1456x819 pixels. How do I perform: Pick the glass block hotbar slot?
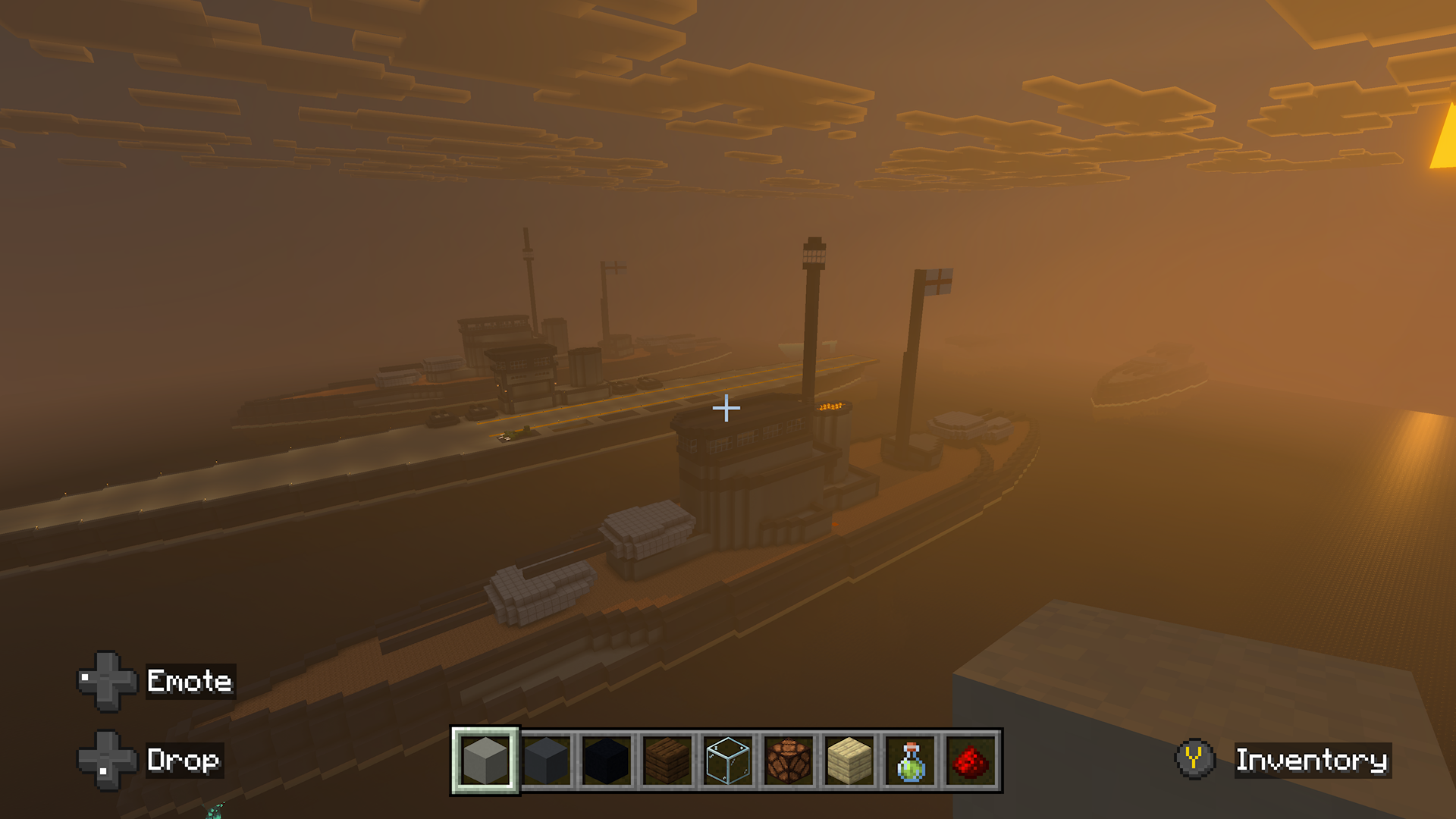tap(728, 761)
